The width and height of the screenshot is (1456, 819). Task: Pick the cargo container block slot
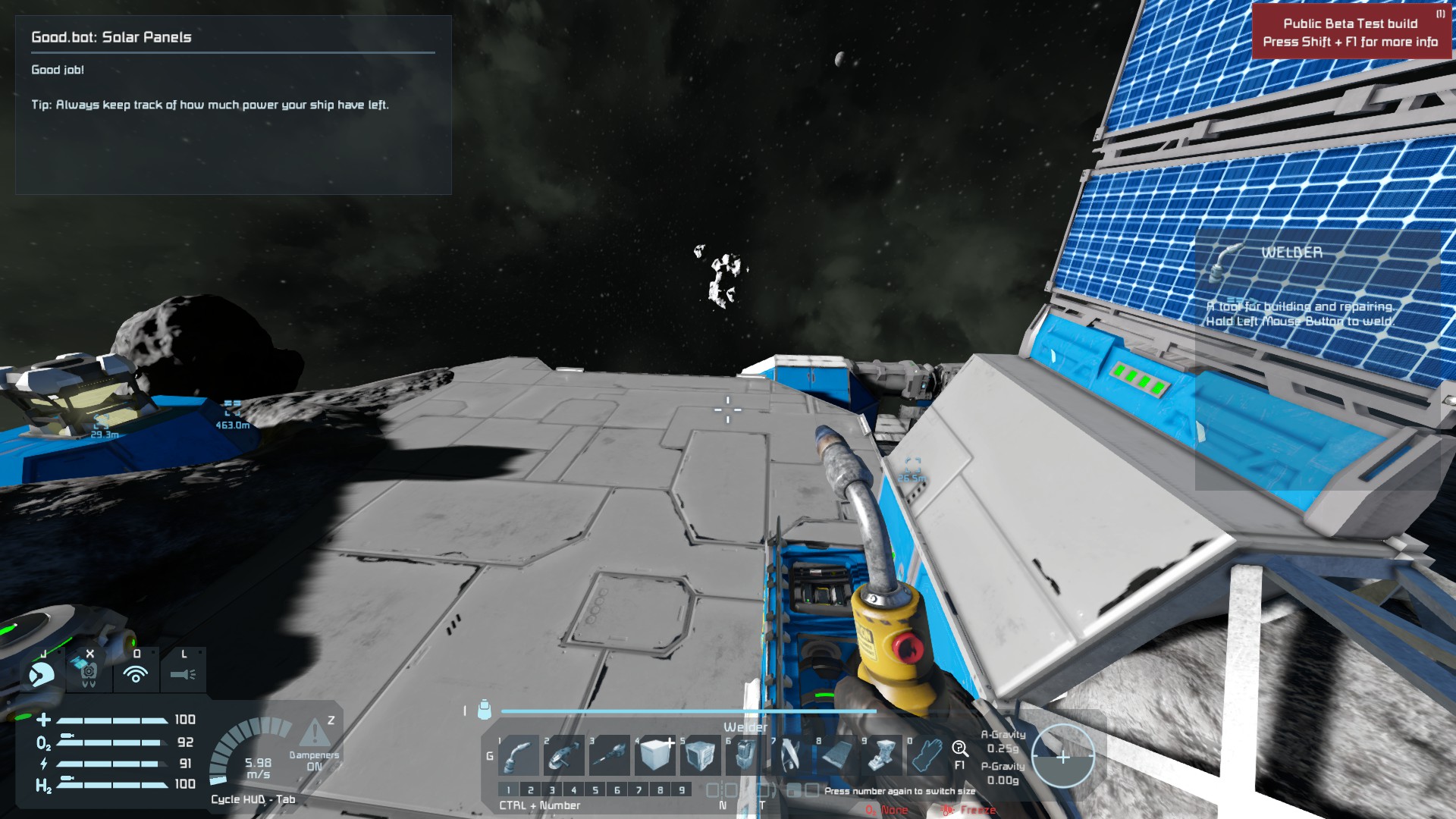tap(700, 755)
